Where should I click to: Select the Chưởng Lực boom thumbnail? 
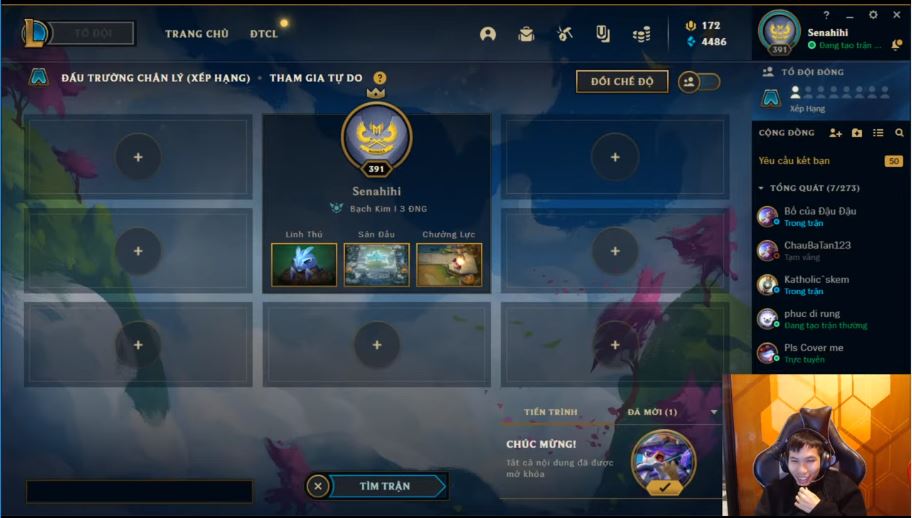[x=449, y=264]
